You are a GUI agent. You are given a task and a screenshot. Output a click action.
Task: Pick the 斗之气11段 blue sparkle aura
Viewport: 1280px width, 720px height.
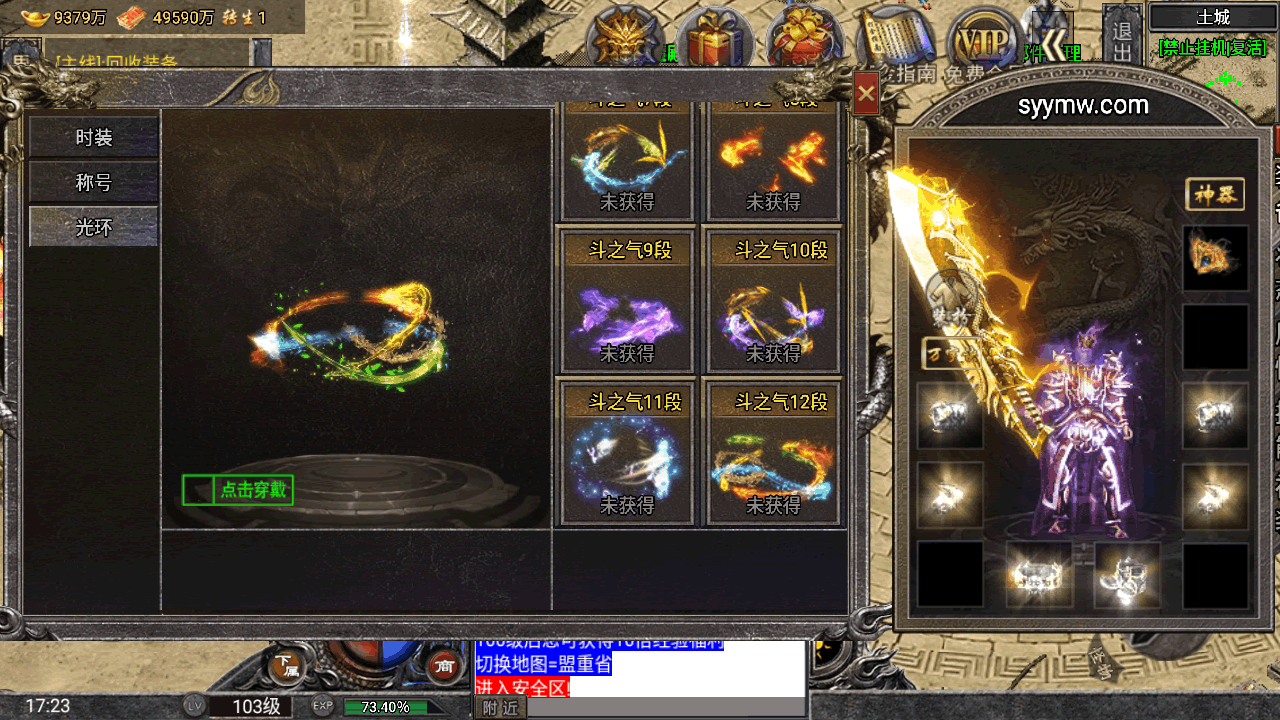[627, 453]
